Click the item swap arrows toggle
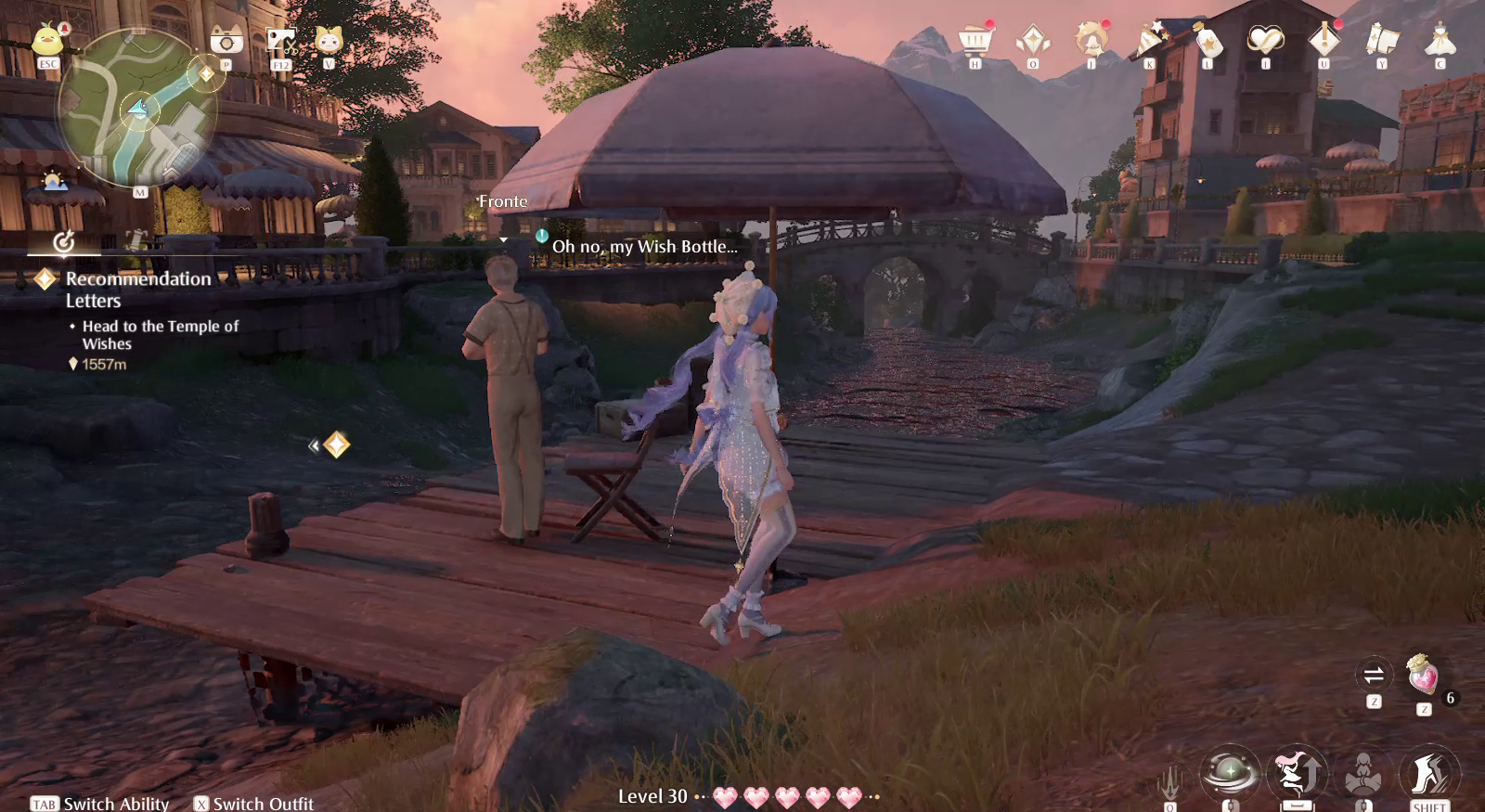This screenshot has width=1485, height=812. [1375, 675]
